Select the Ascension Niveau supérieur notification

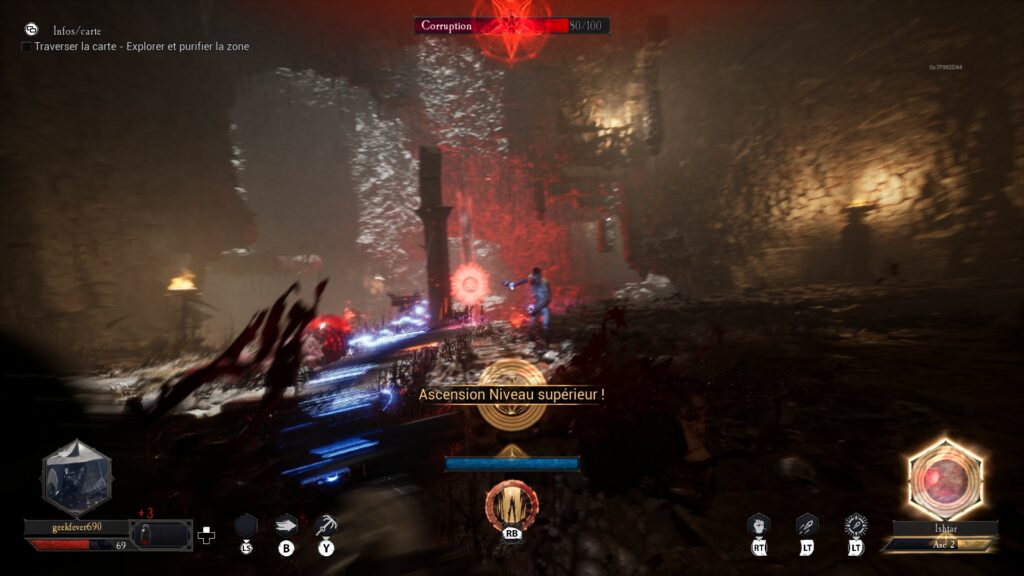[511, 394]
